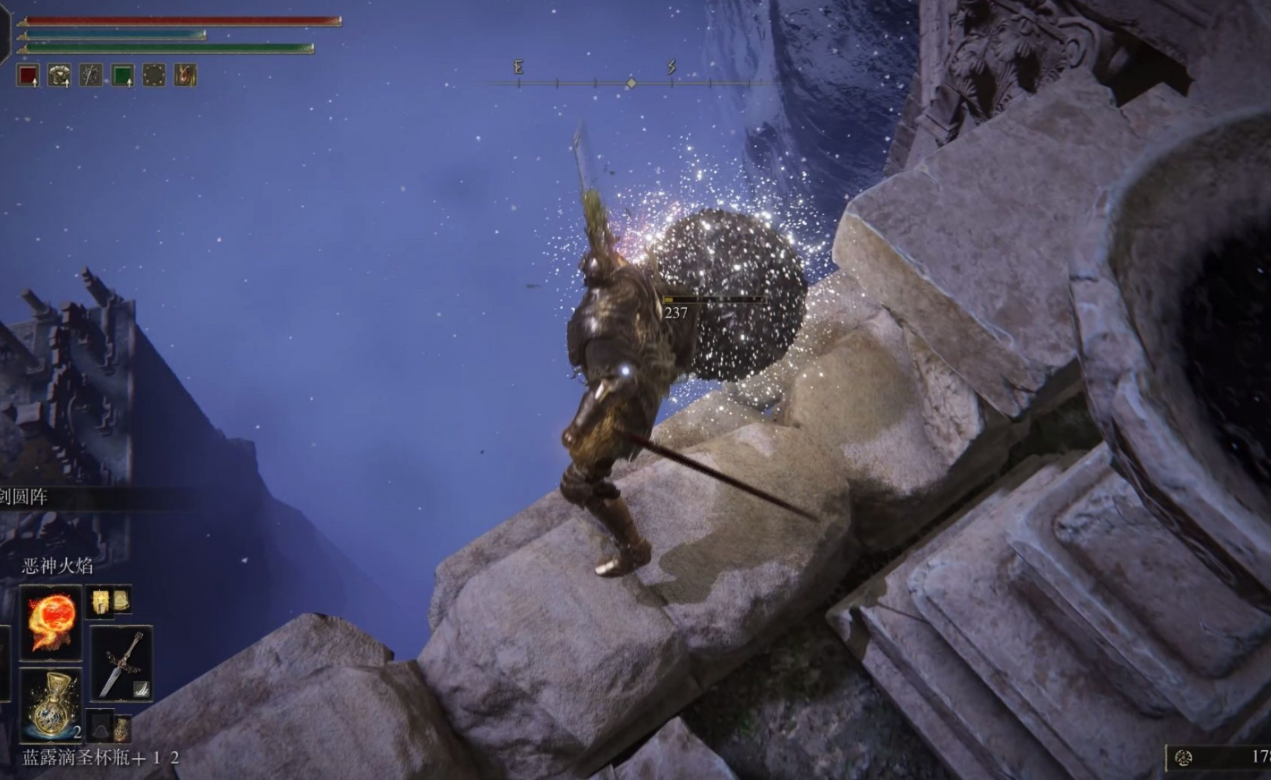Choose the equipped sword weapon slot
Image resolution: width=1271 pixels, height=780 pixels.
(x=122, y=663)
